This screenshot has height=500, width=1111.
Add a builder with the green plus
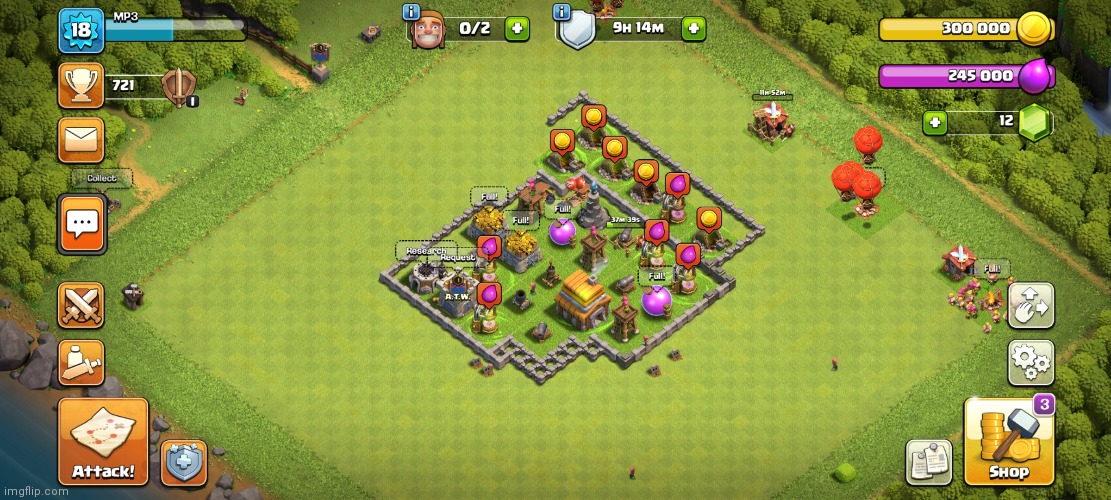click(x=517, y=28)
